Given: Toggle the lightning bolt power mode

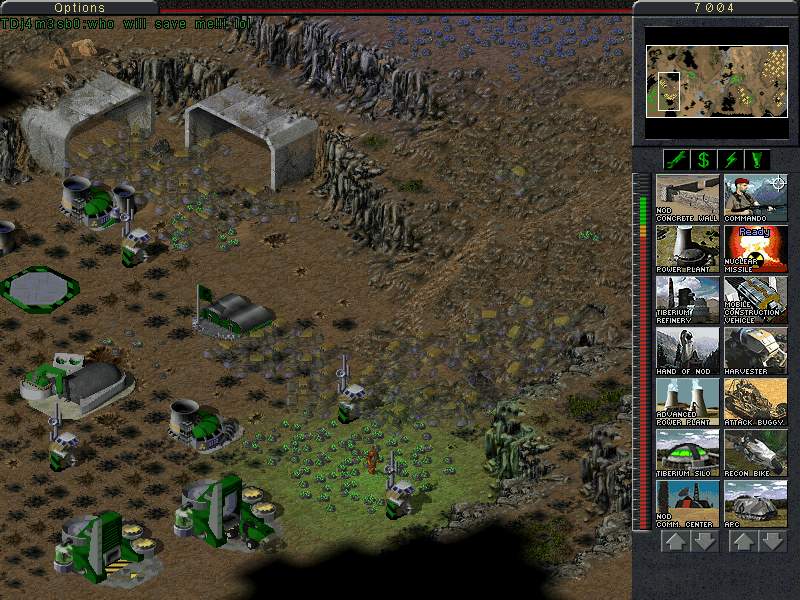Looking at the screenshot, I should pyautogui.click(x=730, y=159).
